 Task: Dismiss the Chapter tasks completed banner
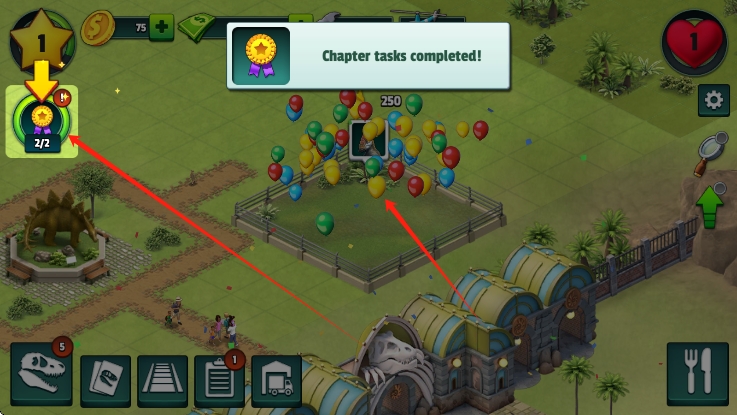point(368,56)
